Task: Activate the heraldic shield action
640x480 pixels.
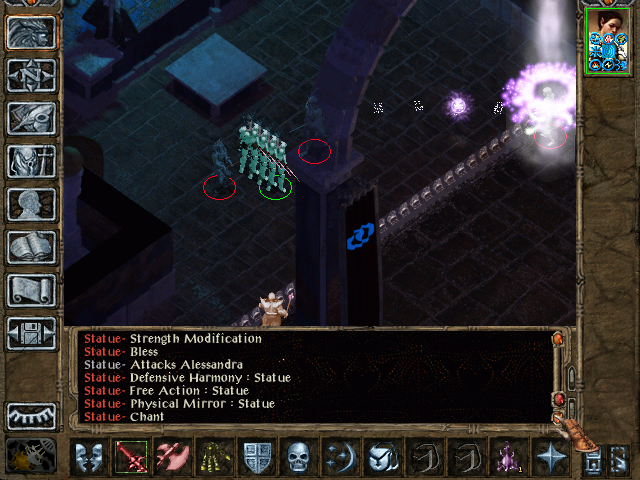Action: pyautogui.click(x=257, y=458)
